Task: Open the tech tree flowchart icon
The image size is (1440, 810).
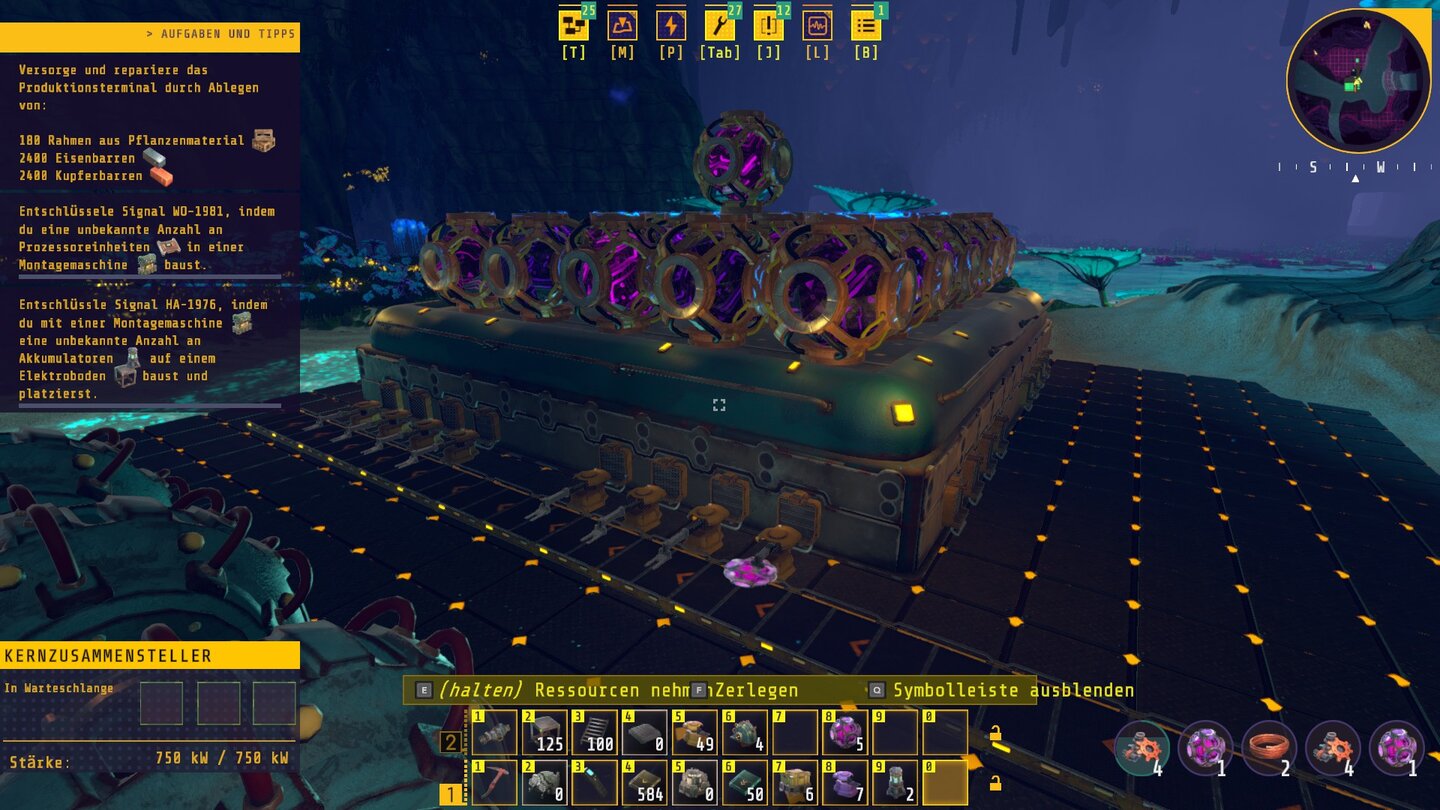Action: 573,25
